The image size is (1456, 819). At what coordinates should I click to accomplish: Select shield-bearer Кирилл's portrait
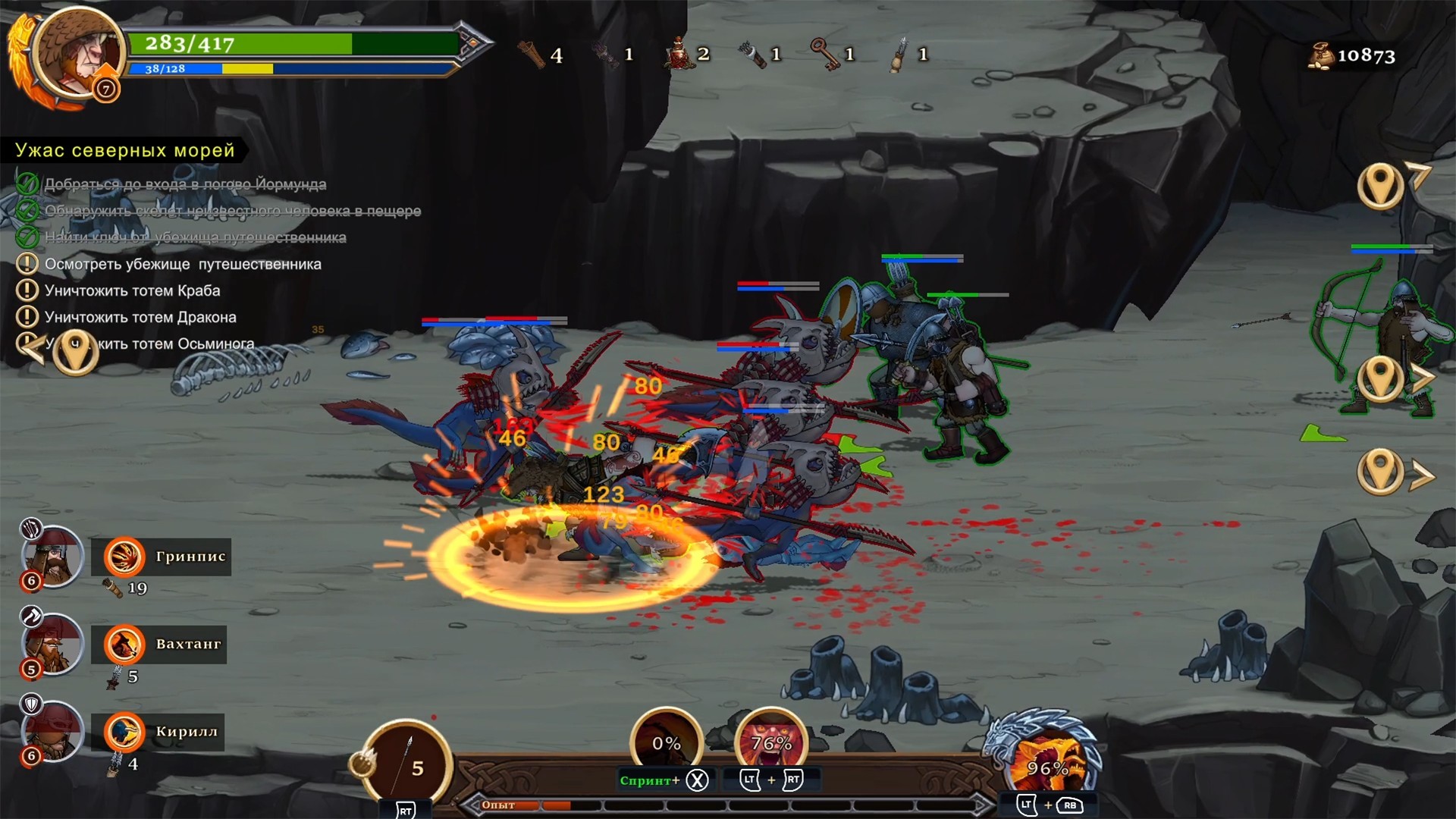click(52, 732)
